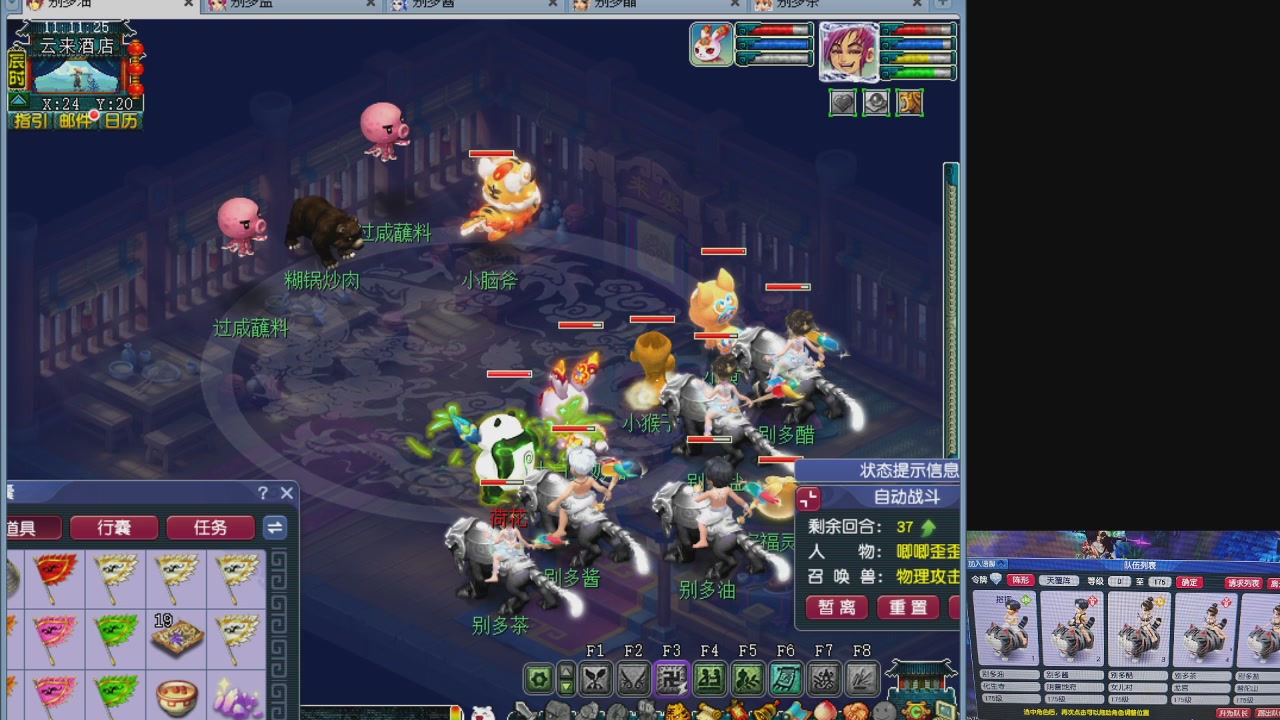
Task: Open the 天罡阵 formation dropdown
Action: (1059, 581)
